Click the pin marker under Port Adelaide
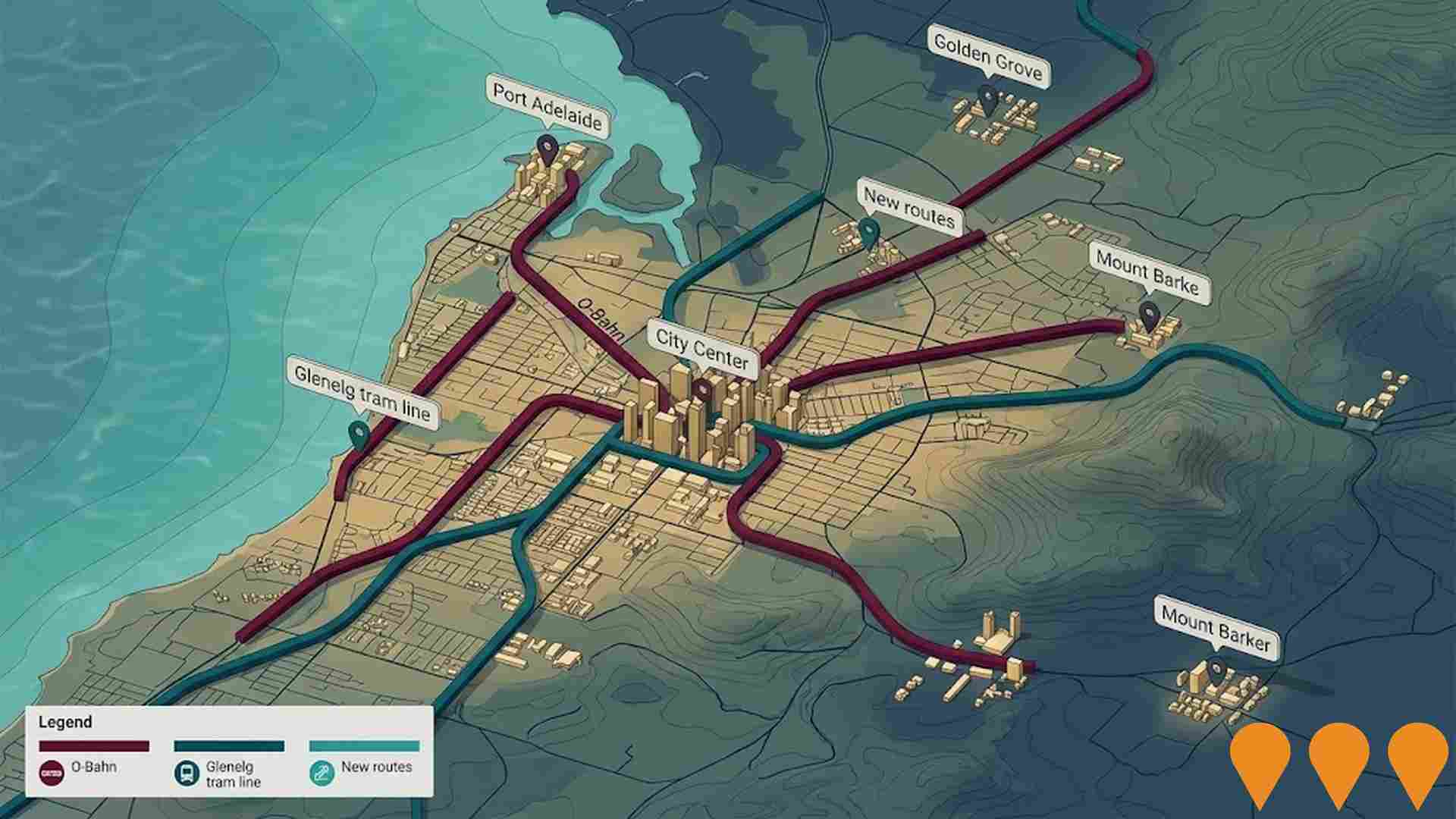This screenshot has height=819, width=1456. coord(545,148)
